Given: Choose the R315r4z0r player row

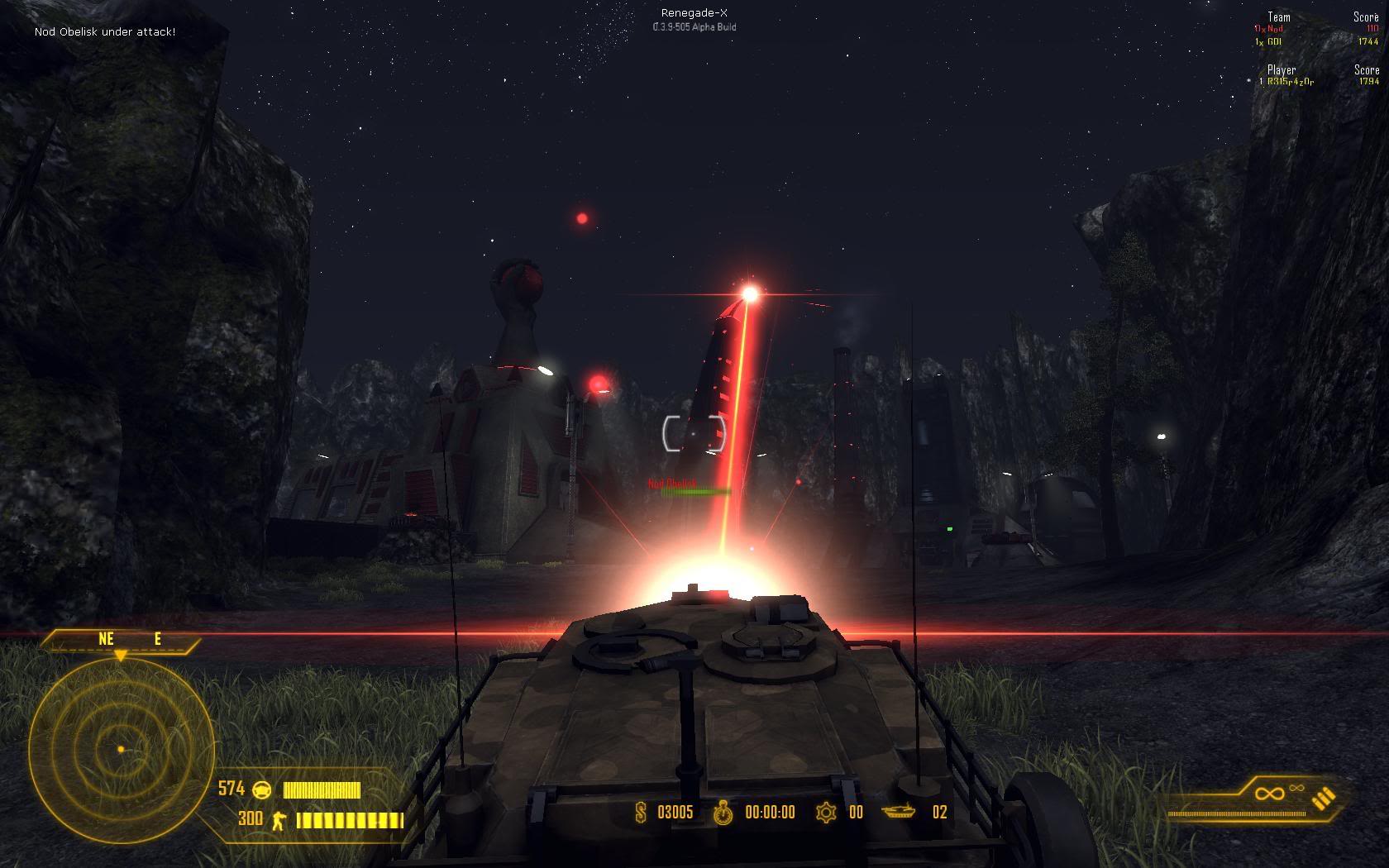Looking at the screenshot, I should 1316,82.
